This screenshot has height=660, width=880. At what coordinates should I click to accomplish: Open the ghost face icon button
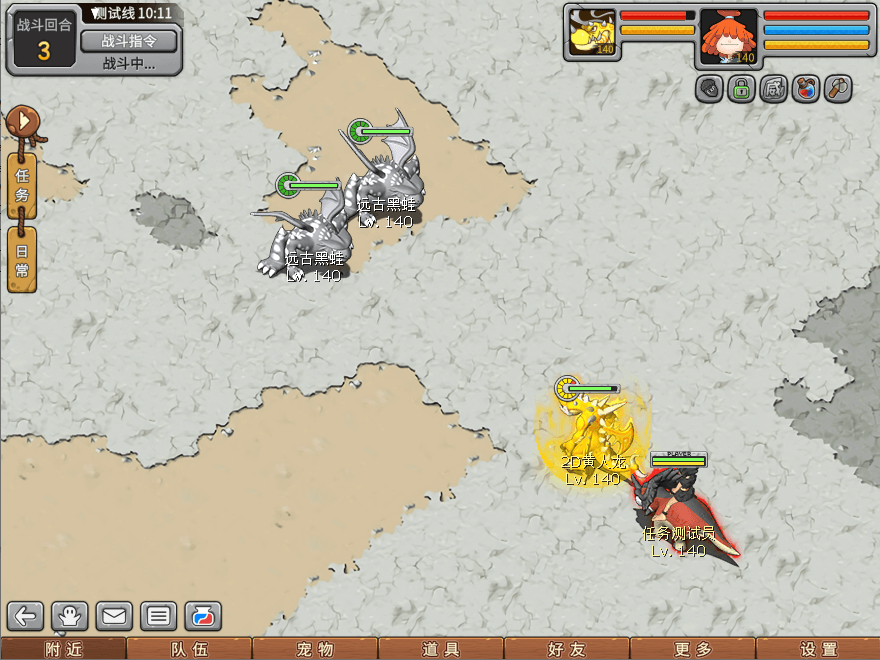click(71, 616)
